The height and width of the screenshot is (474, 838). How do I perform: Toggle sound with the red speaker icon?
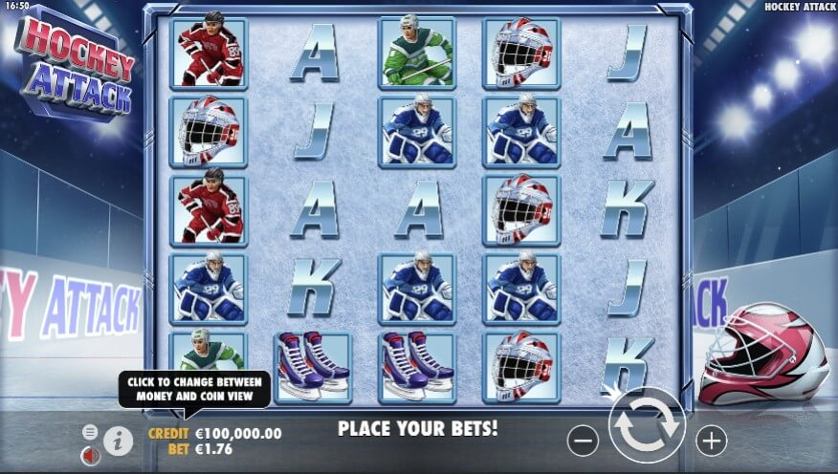click(90, 455)
